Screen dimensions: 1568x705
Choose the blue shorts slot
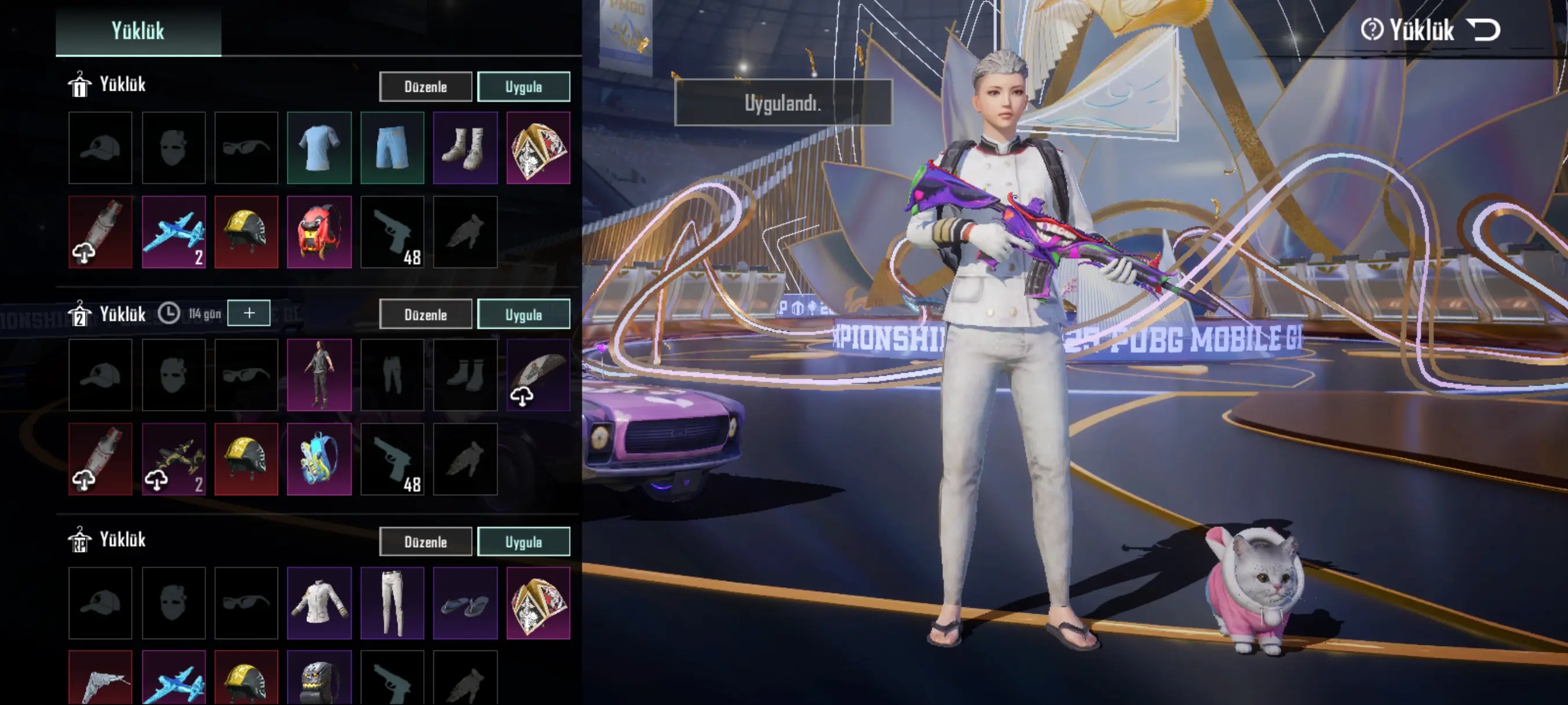[392, 148]
